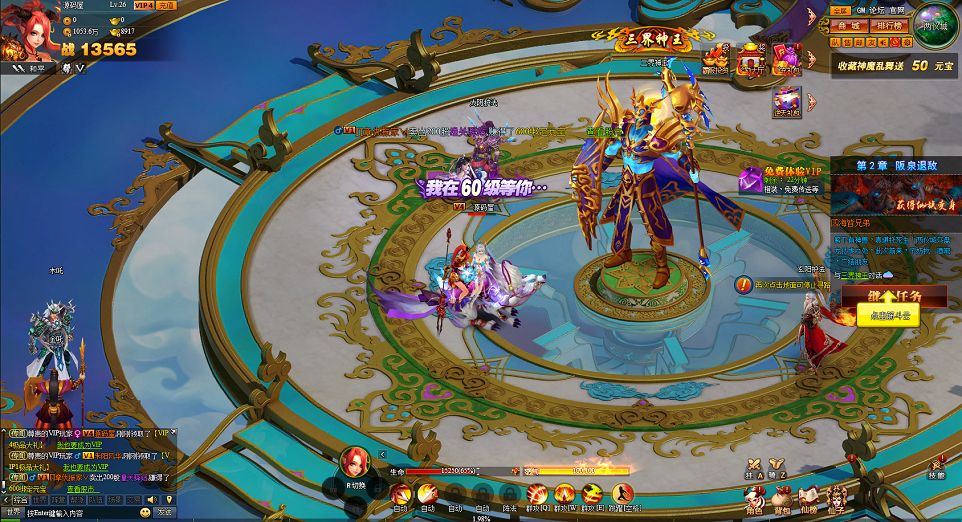
Task: Select the 综合 chat channel tab
Action: click(x=20, y=499)
